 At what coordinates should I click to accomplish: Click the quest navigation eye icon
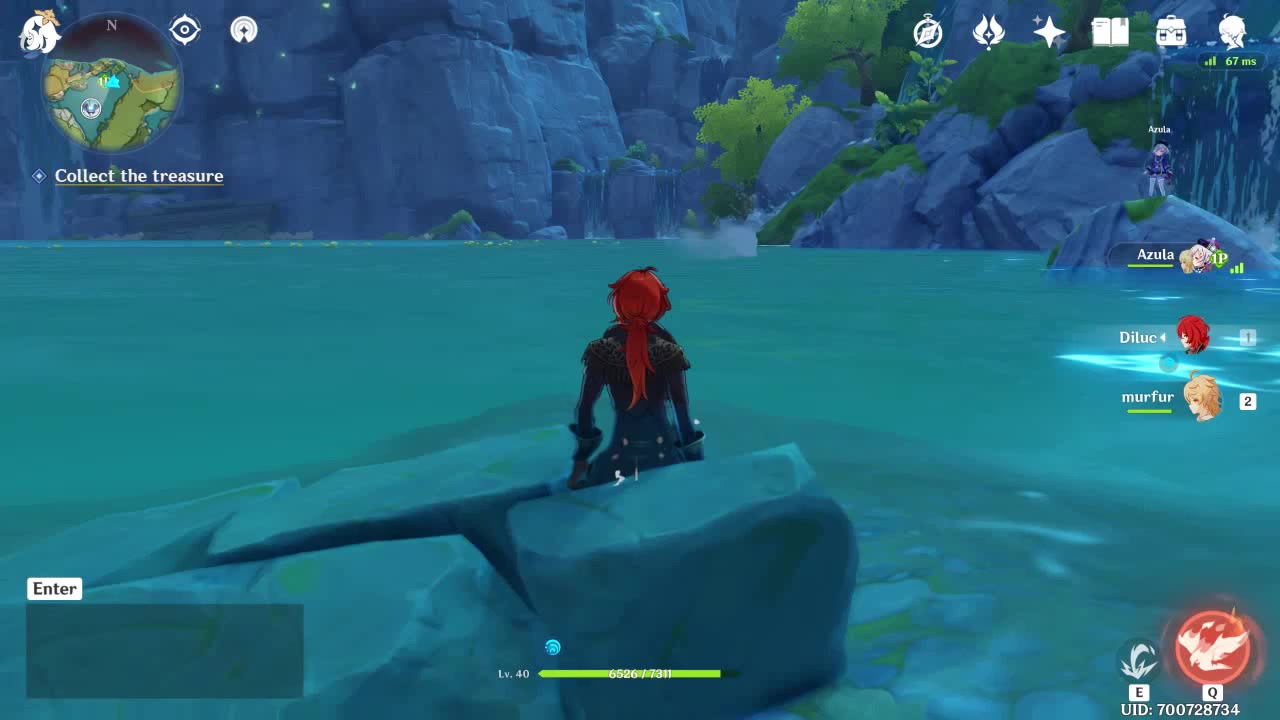pyautogui.click(x=185, y=30)
